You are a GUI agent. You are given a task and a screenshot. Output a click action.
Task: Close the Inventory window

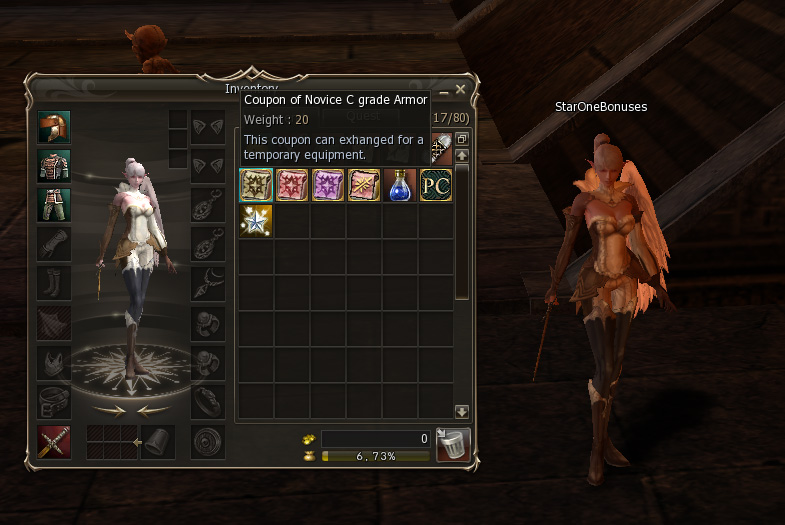(x=460, y=90)
